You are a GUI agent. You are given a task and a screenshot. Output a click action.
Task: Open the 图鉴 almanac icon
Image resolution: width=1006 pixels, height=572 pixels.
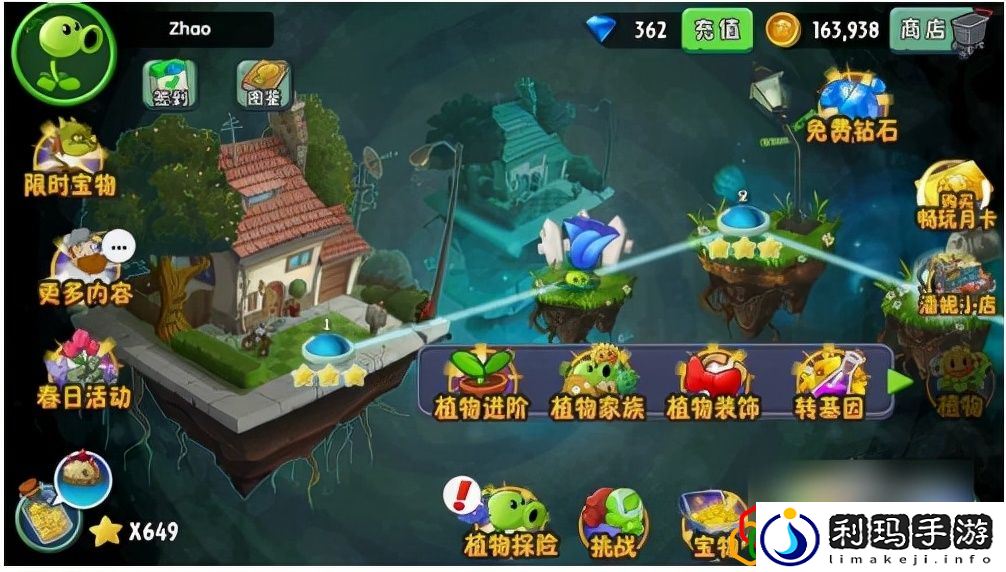[x=264, y=84]
